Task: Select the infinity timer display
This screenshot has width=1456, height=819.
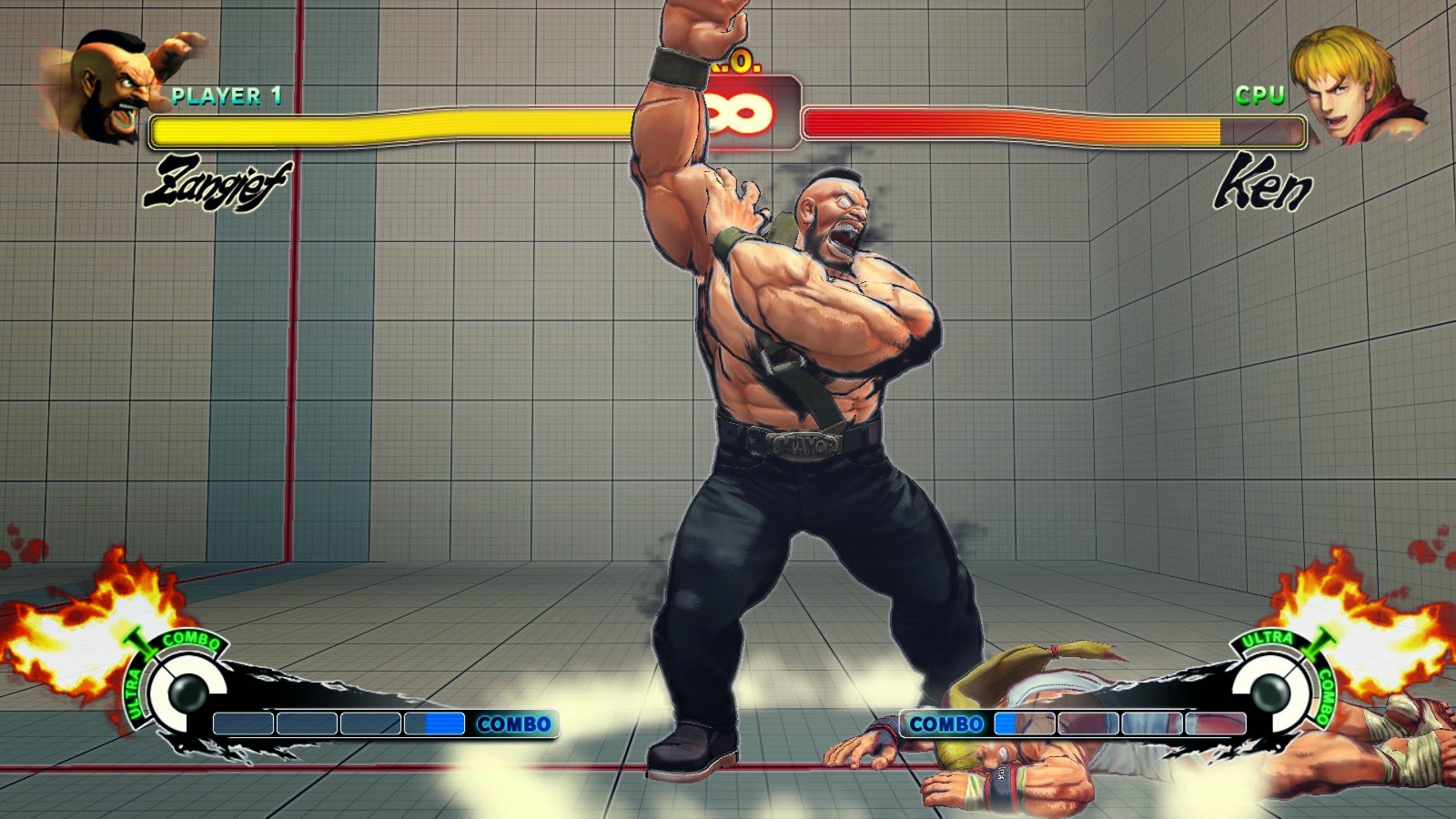Action: point(739,114)
